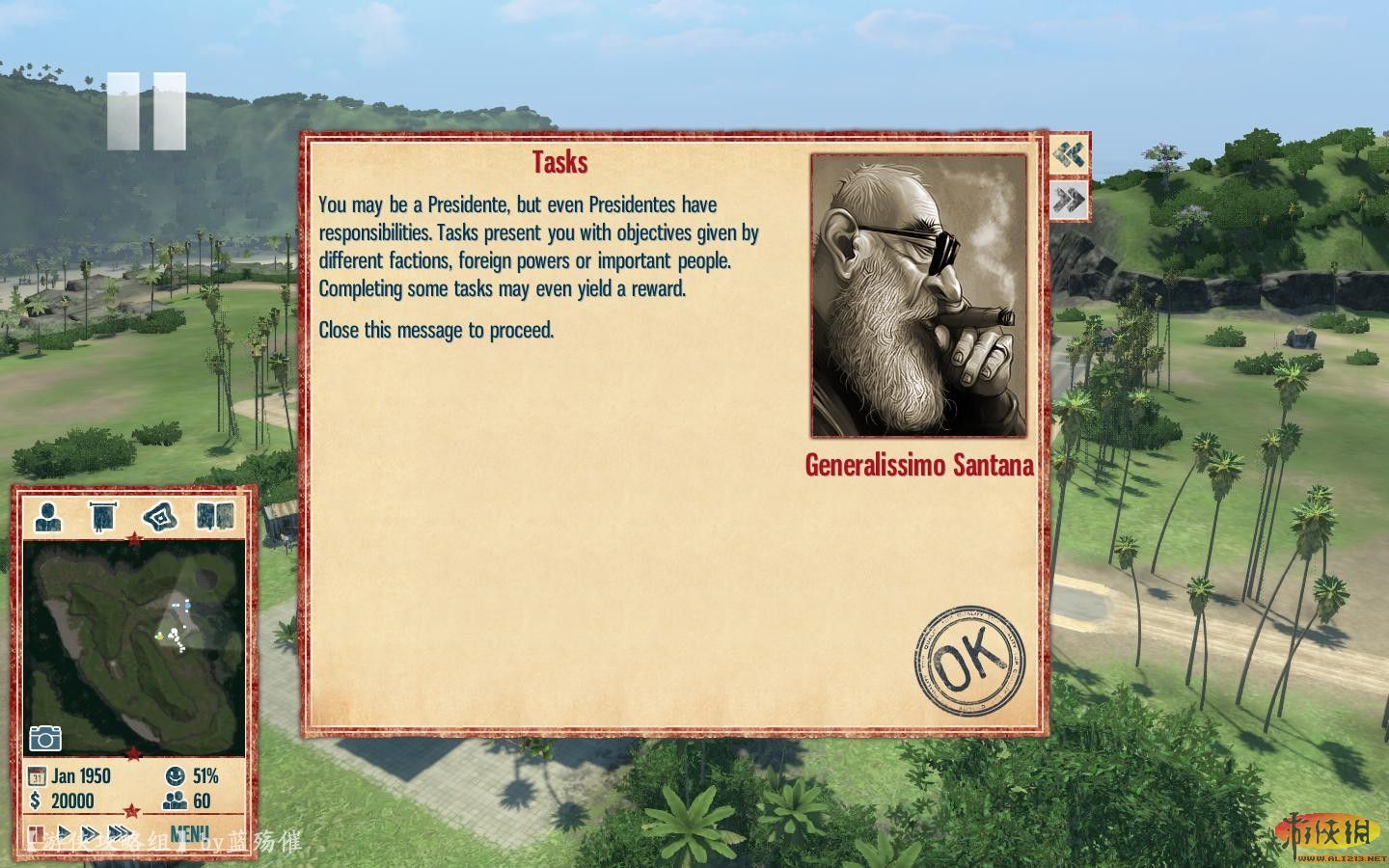Open the hanging banner icon above the minimap
Screen dimensions: 1389x868
[x=102, y=516]
